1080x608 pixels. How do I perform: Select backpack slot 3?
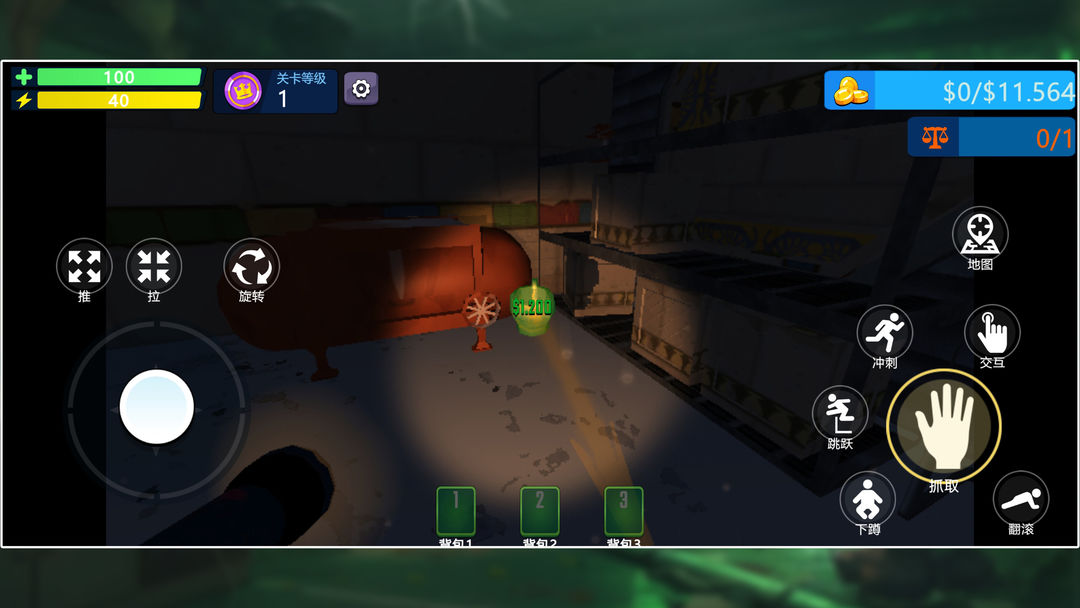pos(624,510)
